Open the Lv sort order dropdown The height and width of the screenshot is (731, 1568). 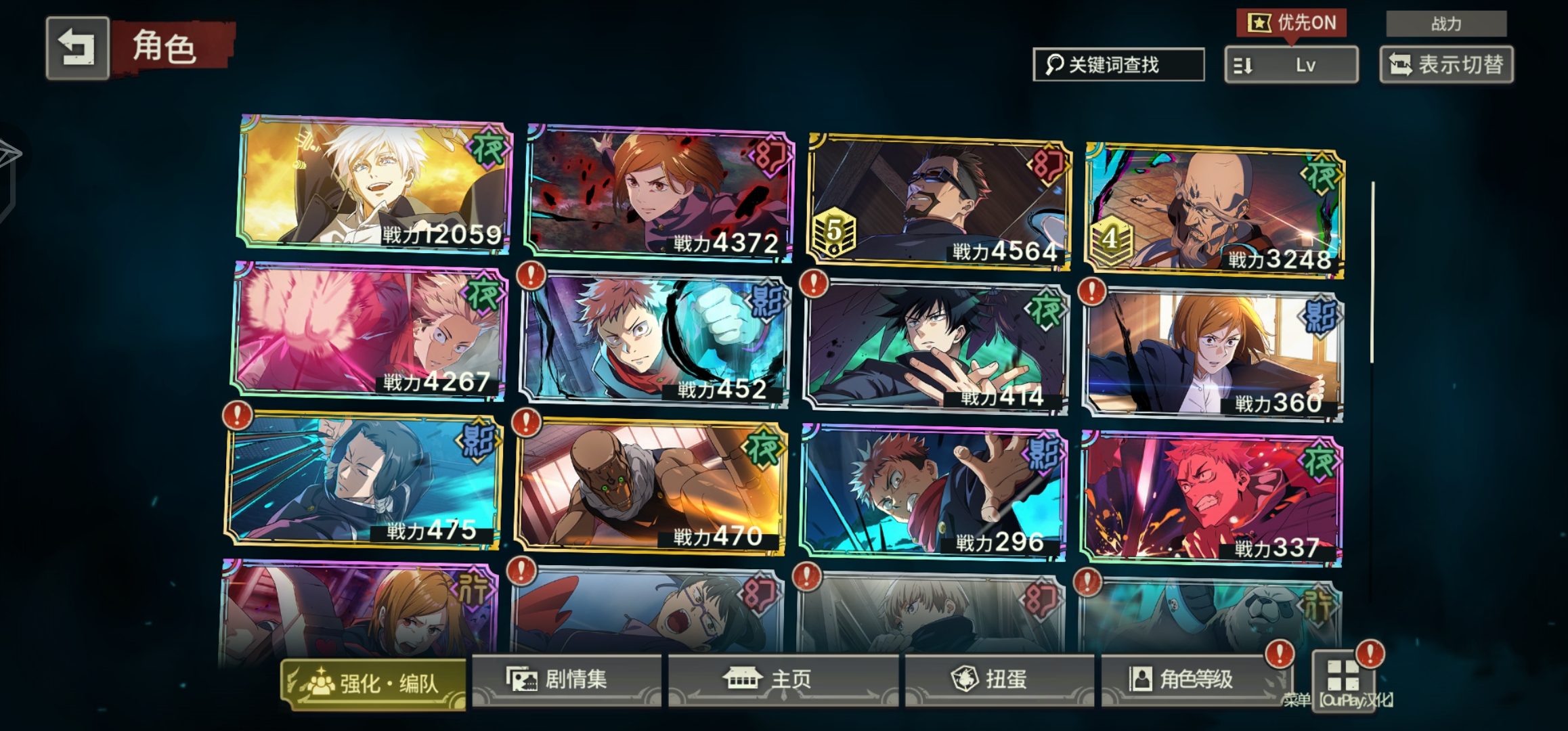(x=1290, y=66)
